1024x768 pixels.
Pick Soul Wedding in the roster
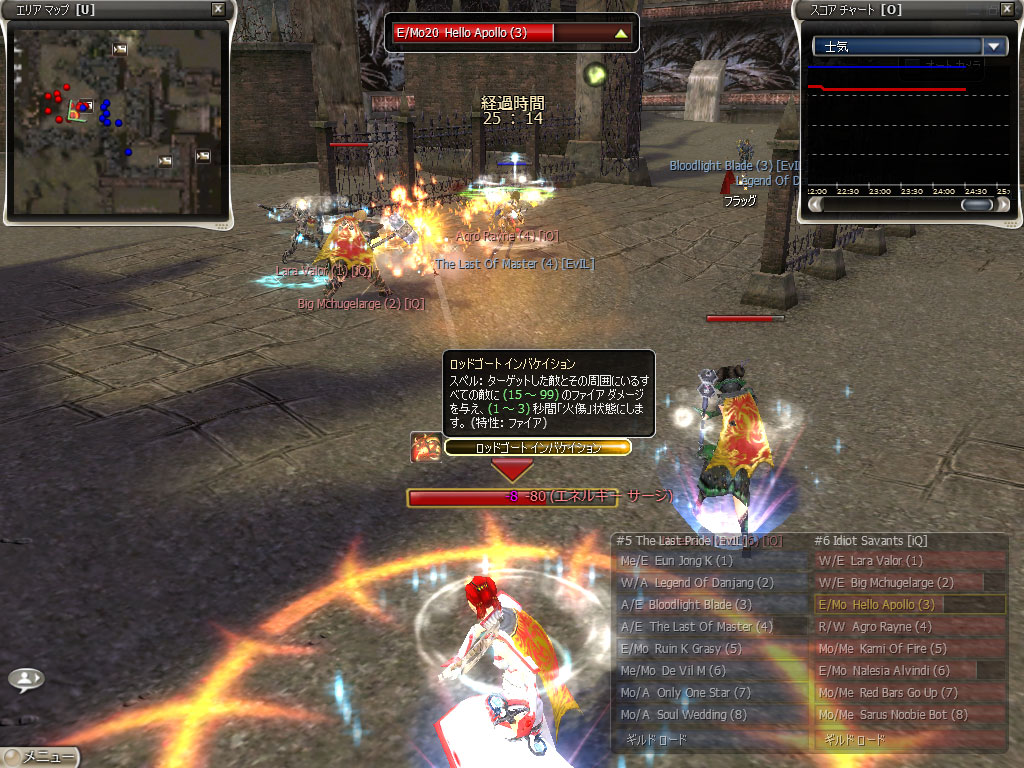[710, 715]
